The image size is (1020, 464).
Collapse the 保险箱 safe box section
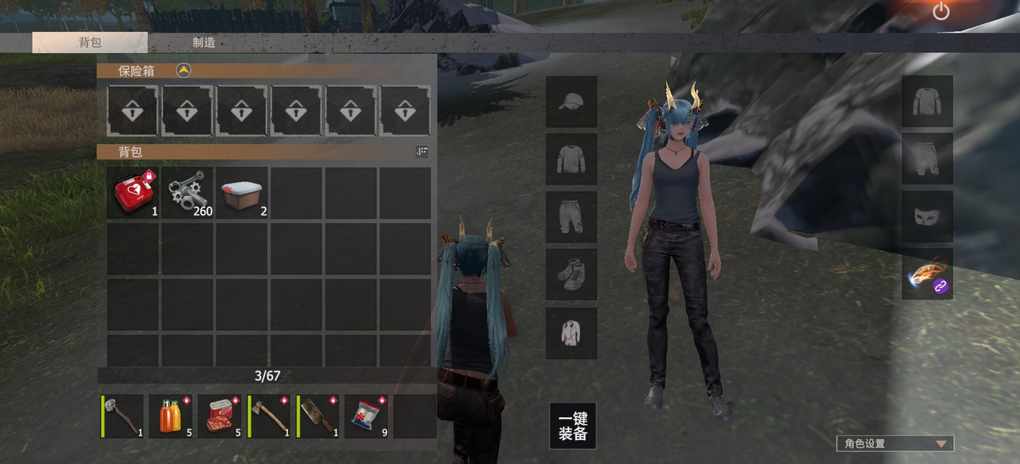[x=183, y=70]
